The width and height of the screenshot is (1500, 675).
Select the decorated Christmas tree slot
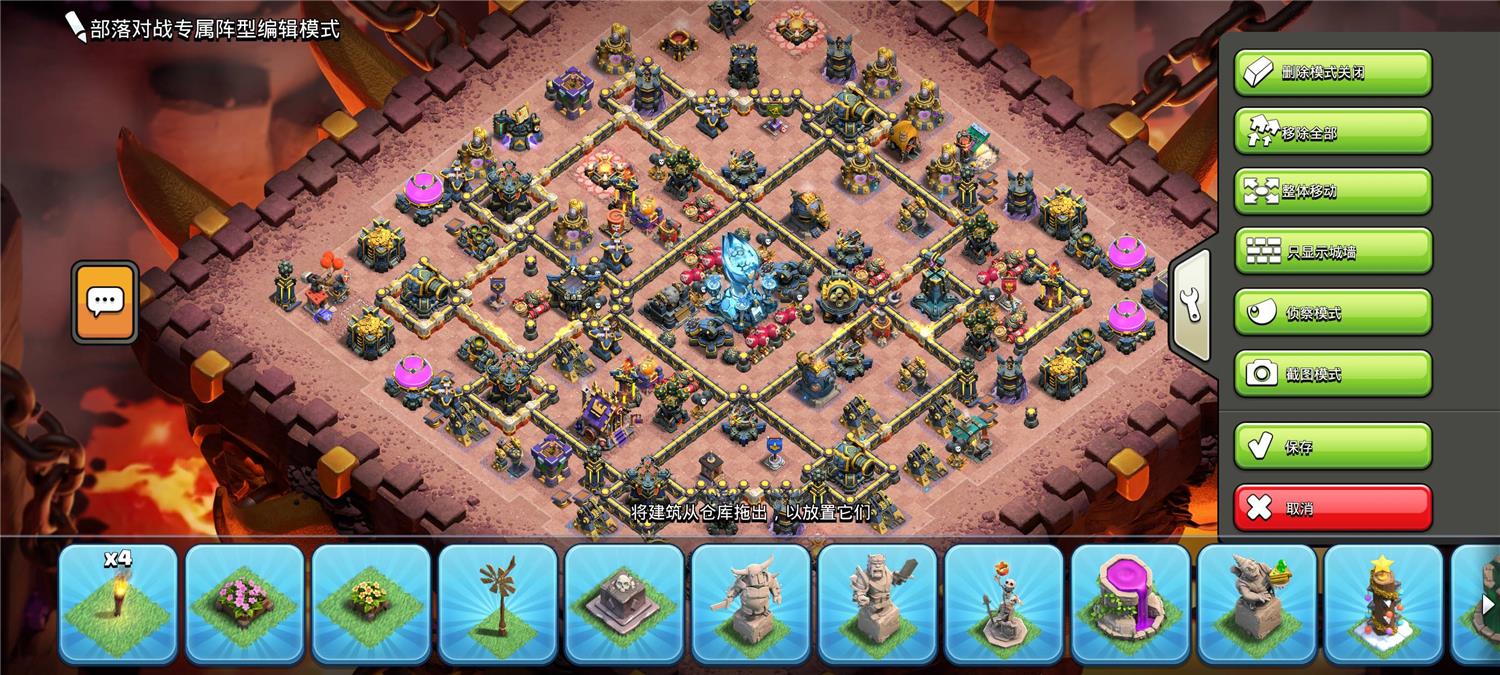pos(1383,603)
